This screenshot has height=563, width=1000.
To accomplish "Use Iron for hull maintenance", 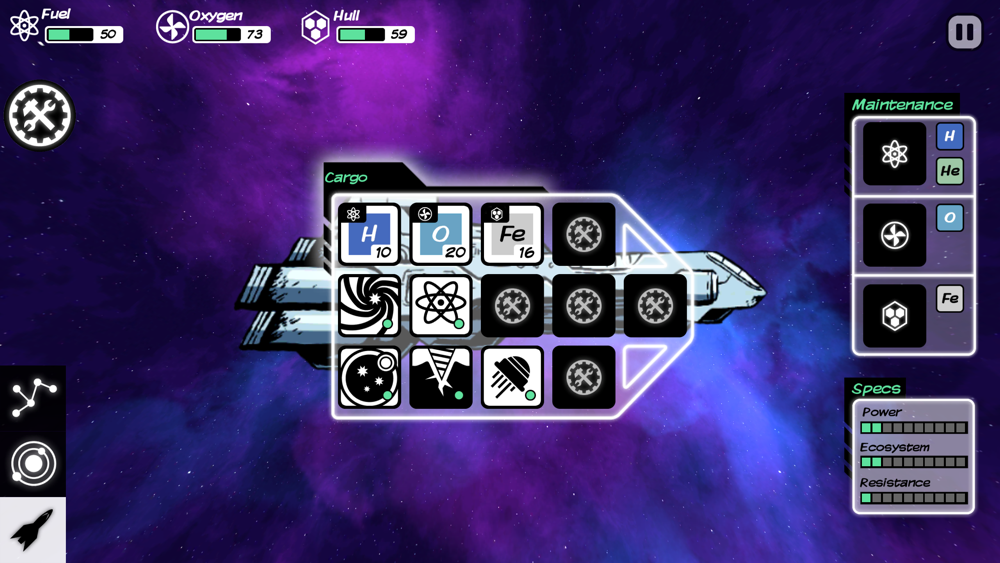I will click(949, 298).
